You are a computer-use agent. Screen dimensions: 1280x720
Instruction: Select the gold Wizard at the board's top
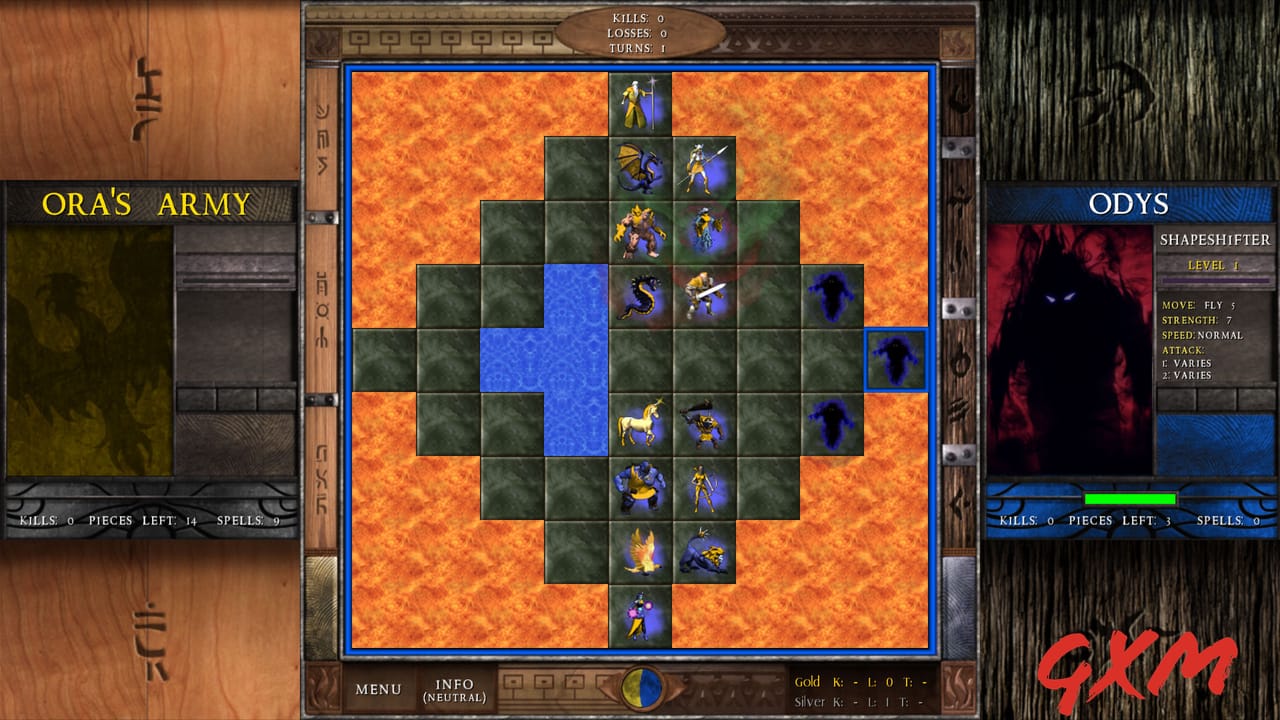tap(640, 100)
